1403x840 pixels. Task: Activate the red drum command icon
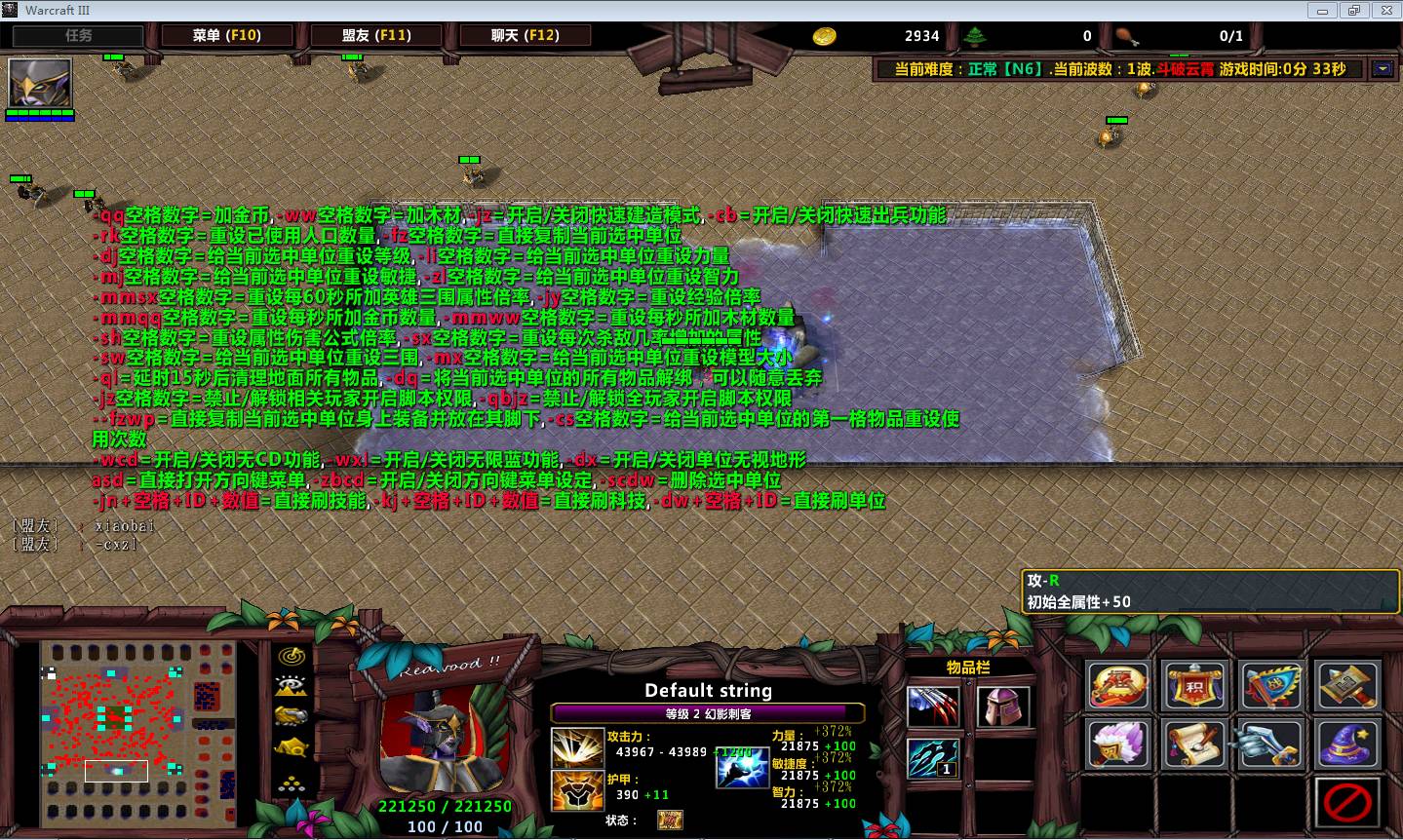pyautogui.click(x=1118, y=685)
